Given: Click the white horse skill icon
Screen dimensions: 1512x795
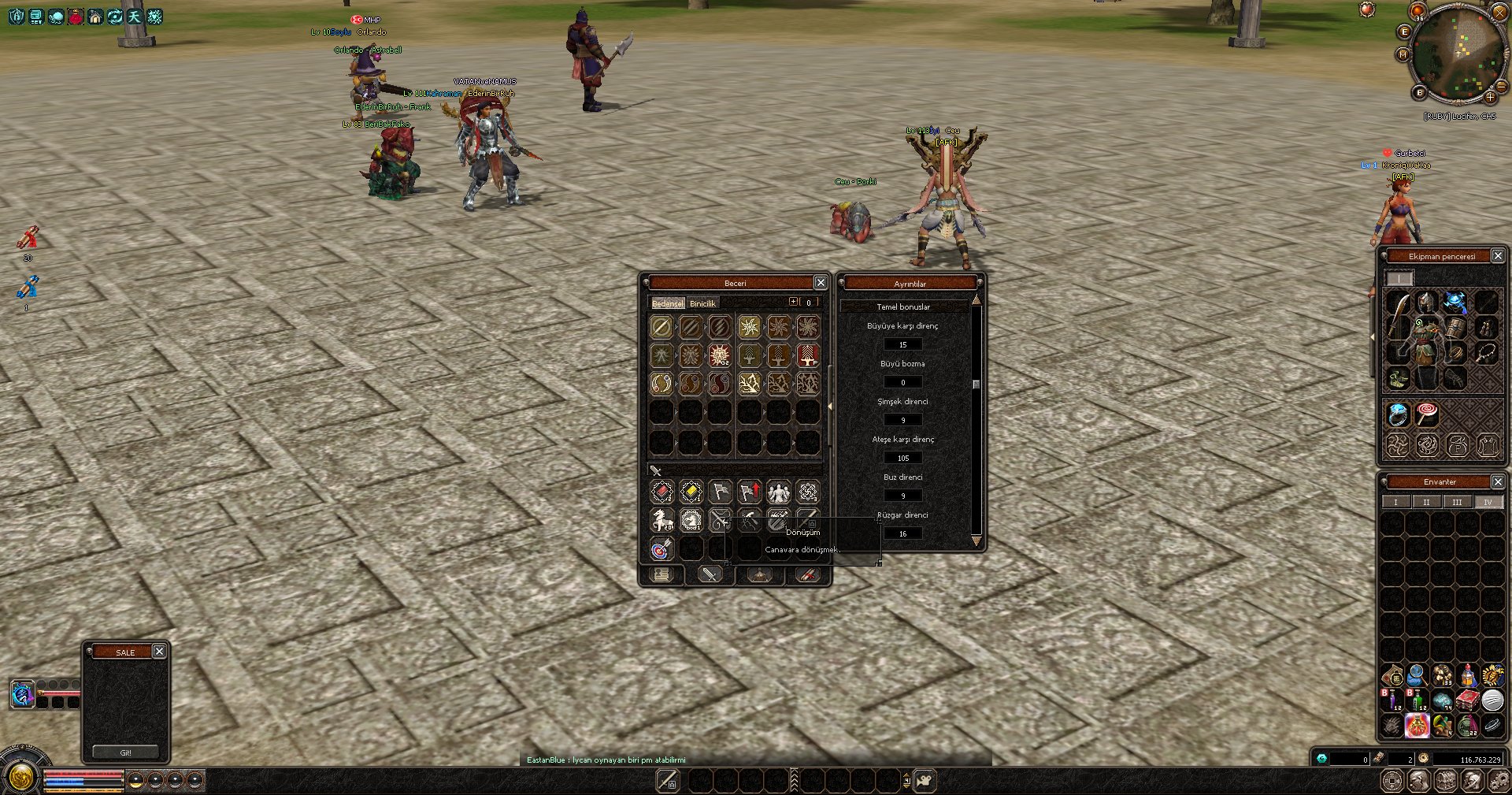Looking at the screenshot, I should tap(661, 520).
